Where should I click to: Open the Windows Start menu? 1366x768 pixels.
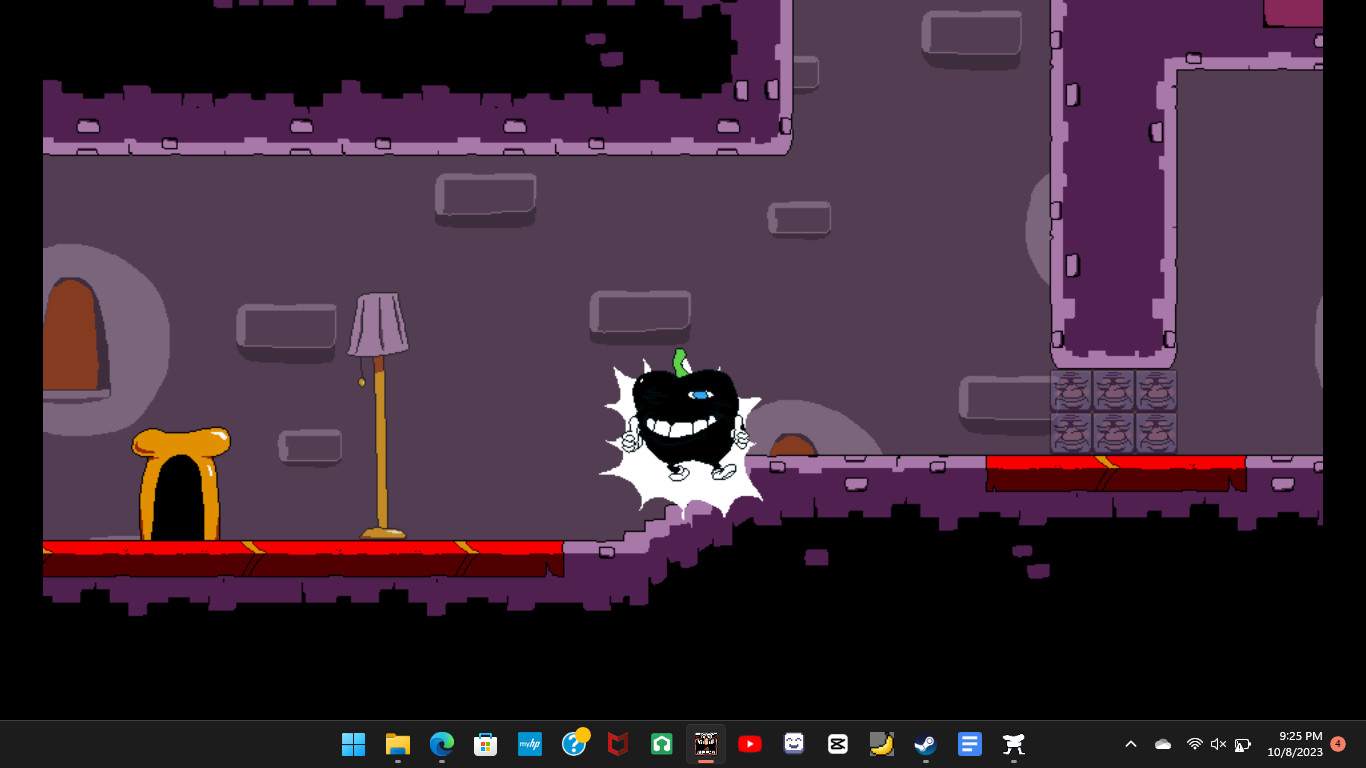click(353, 744)
